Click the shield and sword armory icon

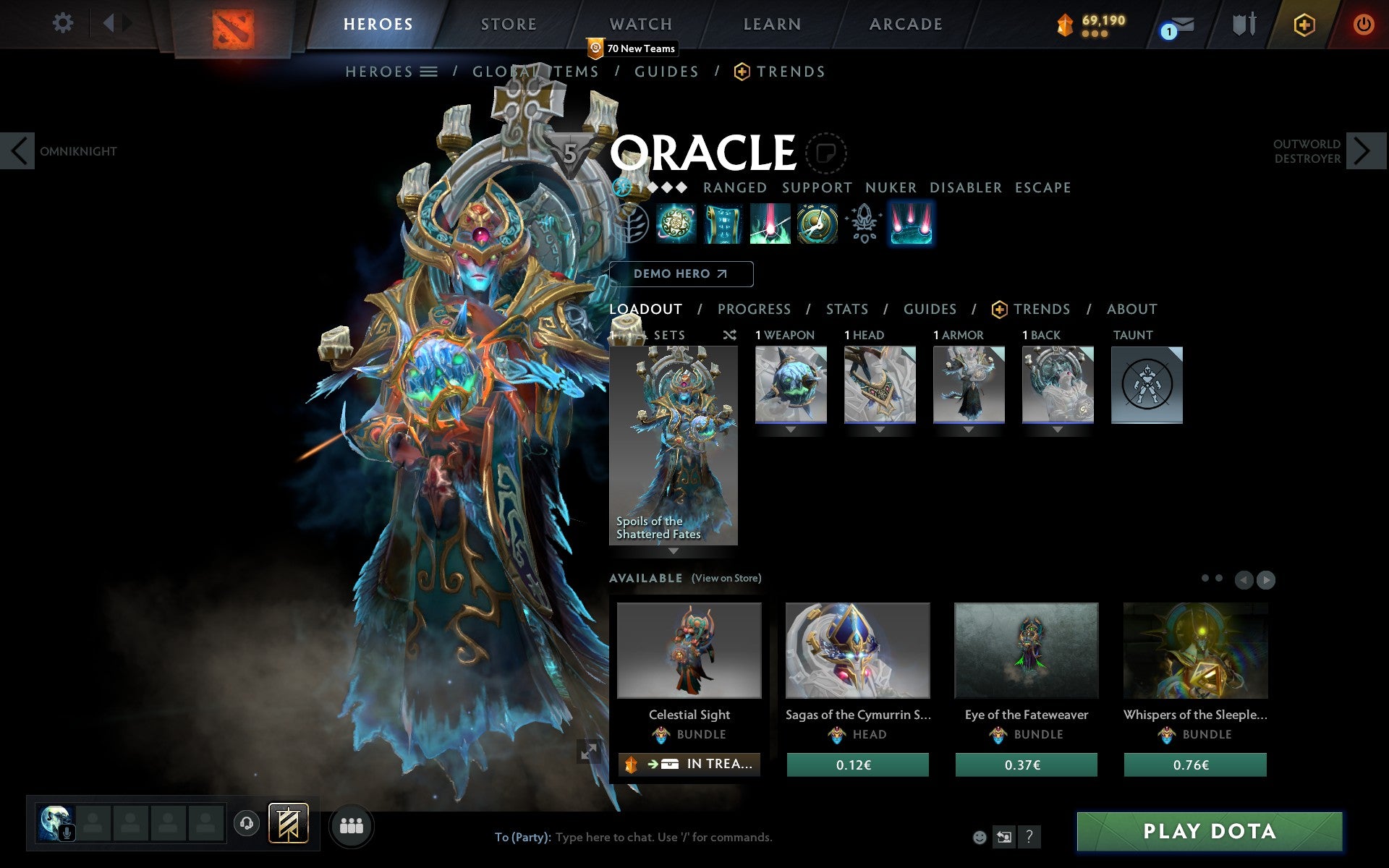point(1243,24)
